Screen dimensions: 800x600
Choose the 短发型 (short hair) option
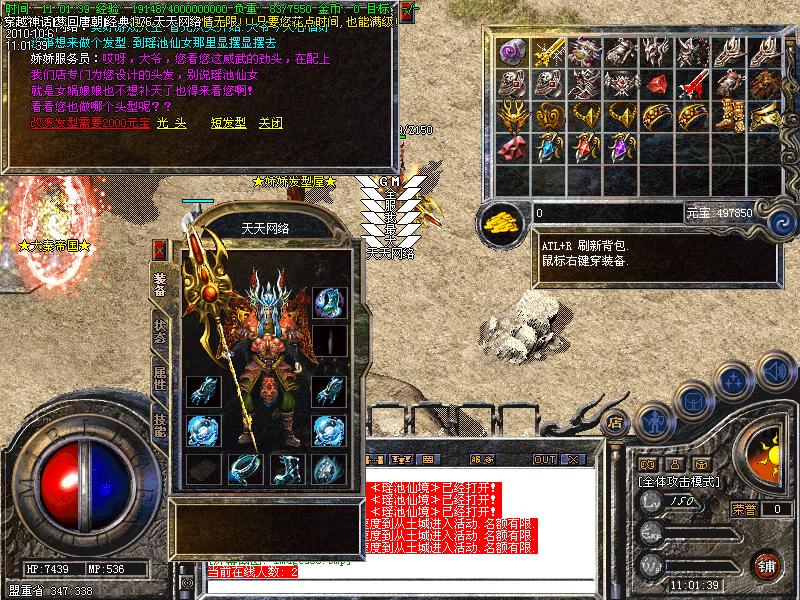(227, 122)
